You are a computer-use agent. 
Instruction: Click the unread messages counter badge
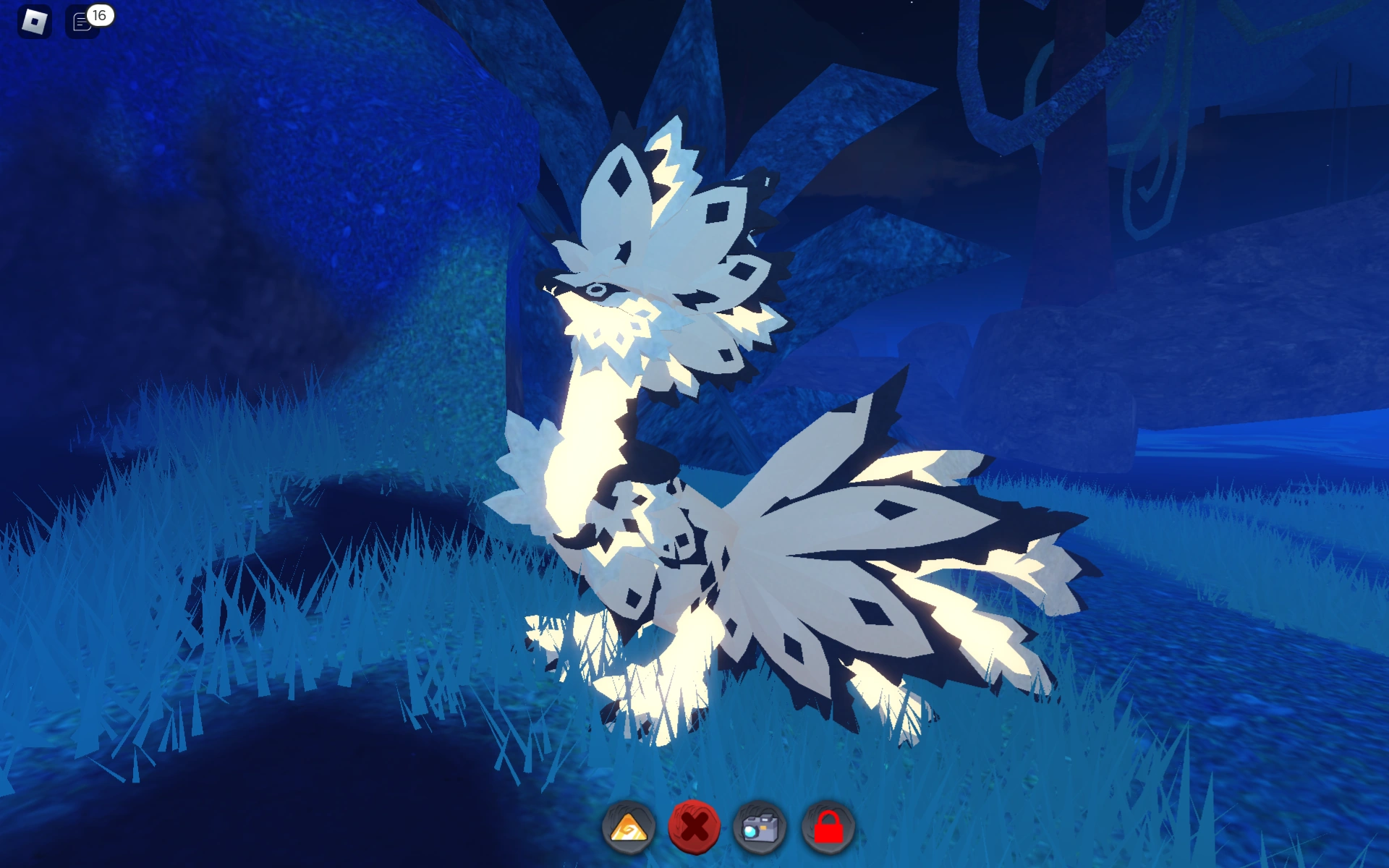coord(99,13)
